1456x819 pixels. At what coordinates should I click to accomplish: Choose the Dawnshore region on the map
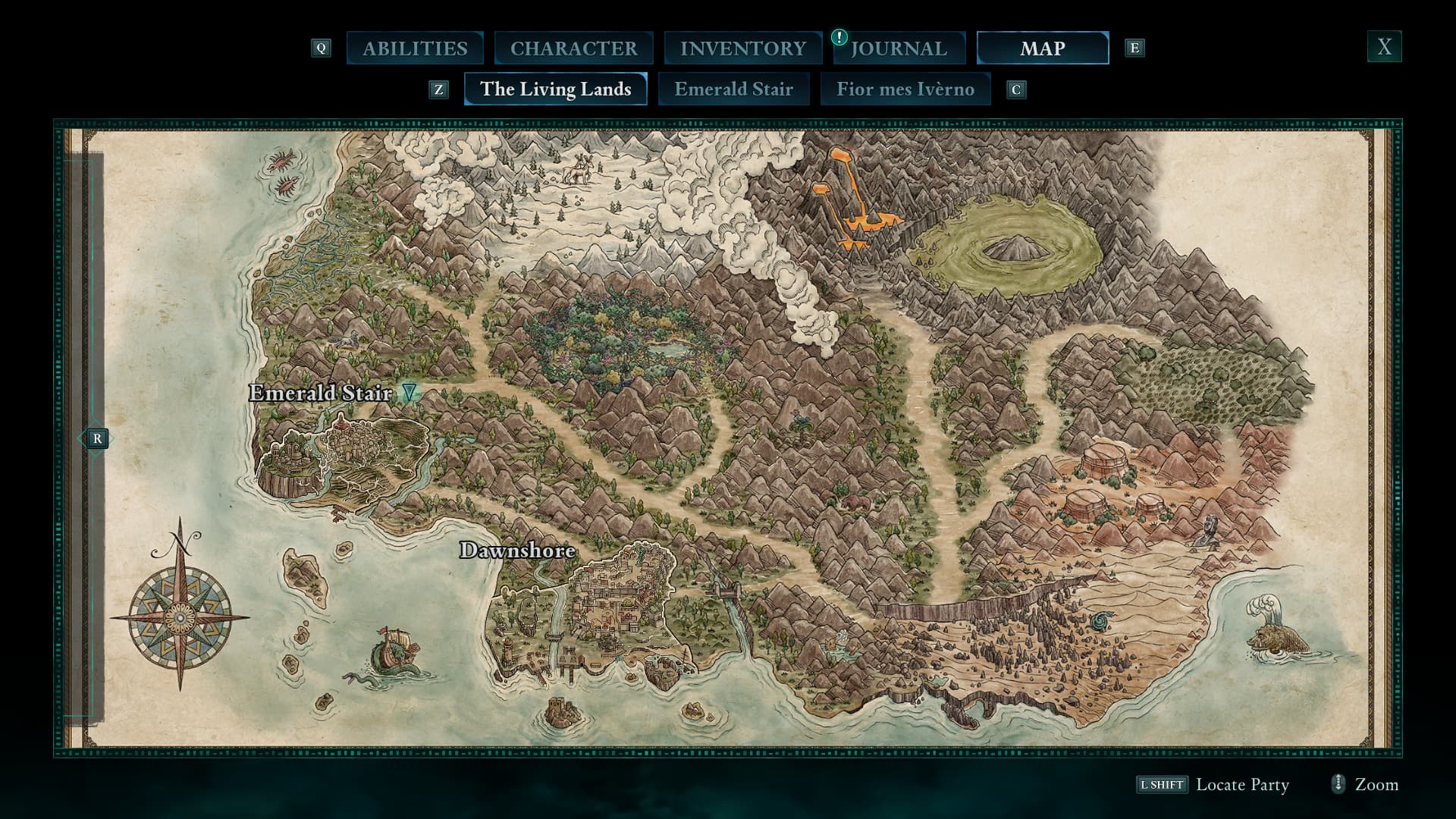tap(517, 551)
